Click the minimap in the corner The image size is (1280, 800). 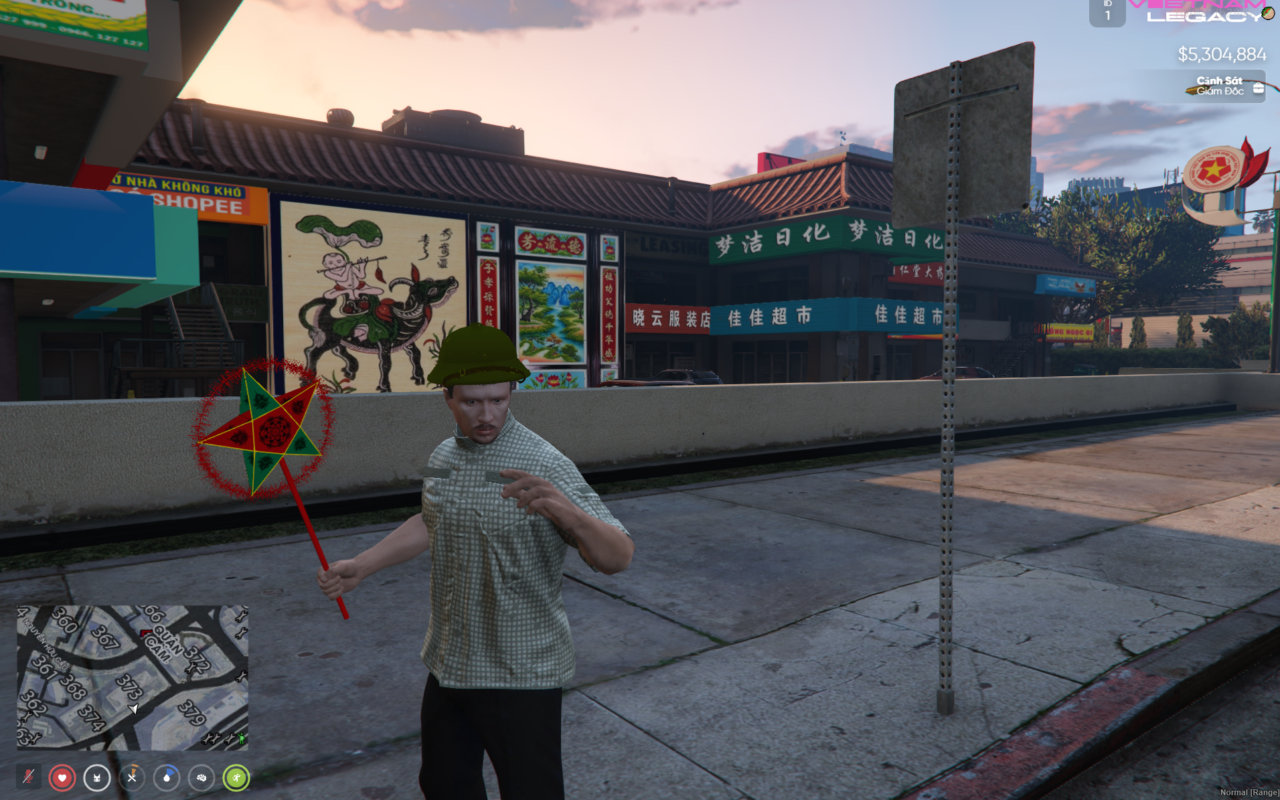coord(132,677)
